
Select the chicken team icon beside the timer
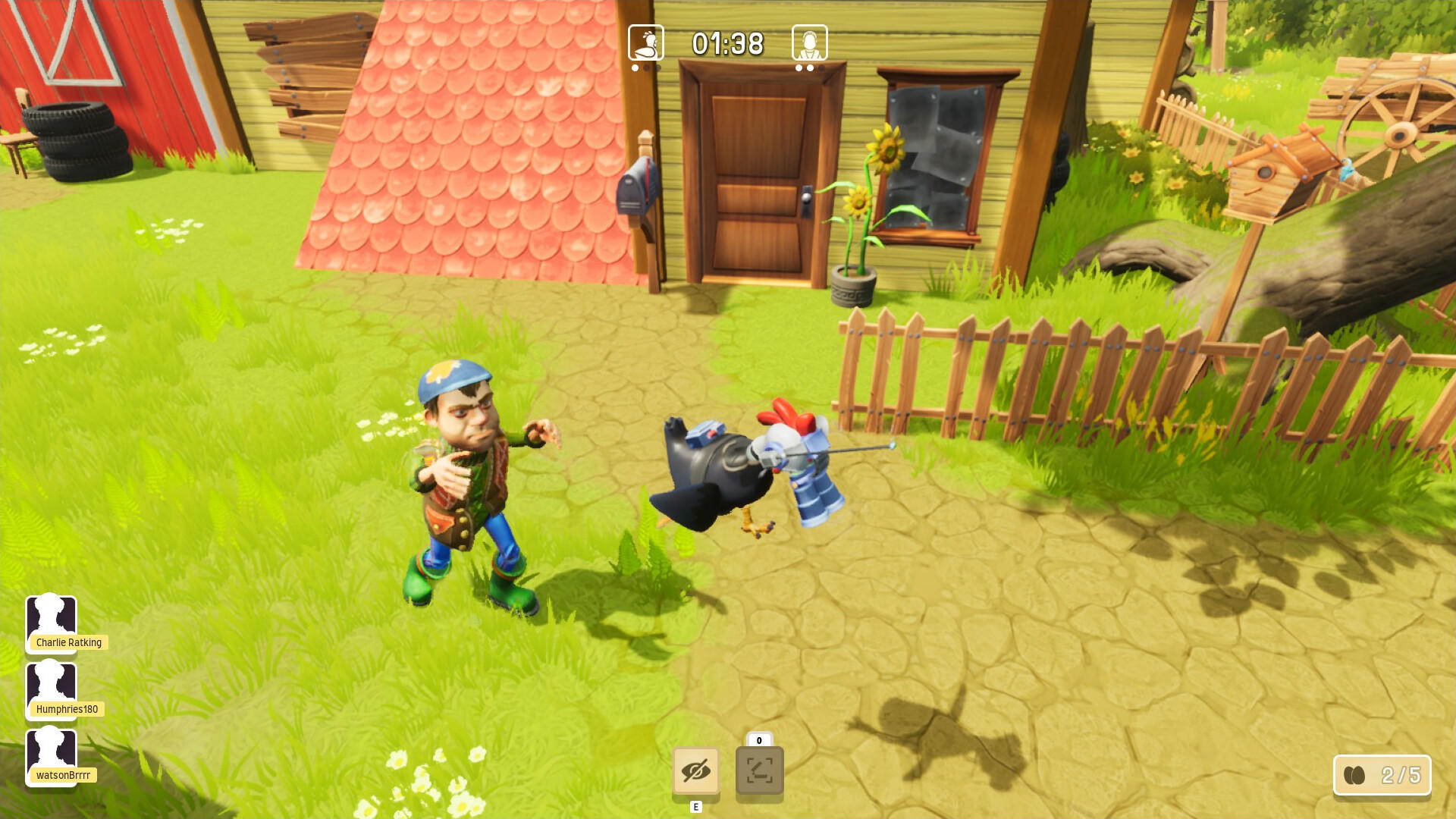click(x=646, y=44)
